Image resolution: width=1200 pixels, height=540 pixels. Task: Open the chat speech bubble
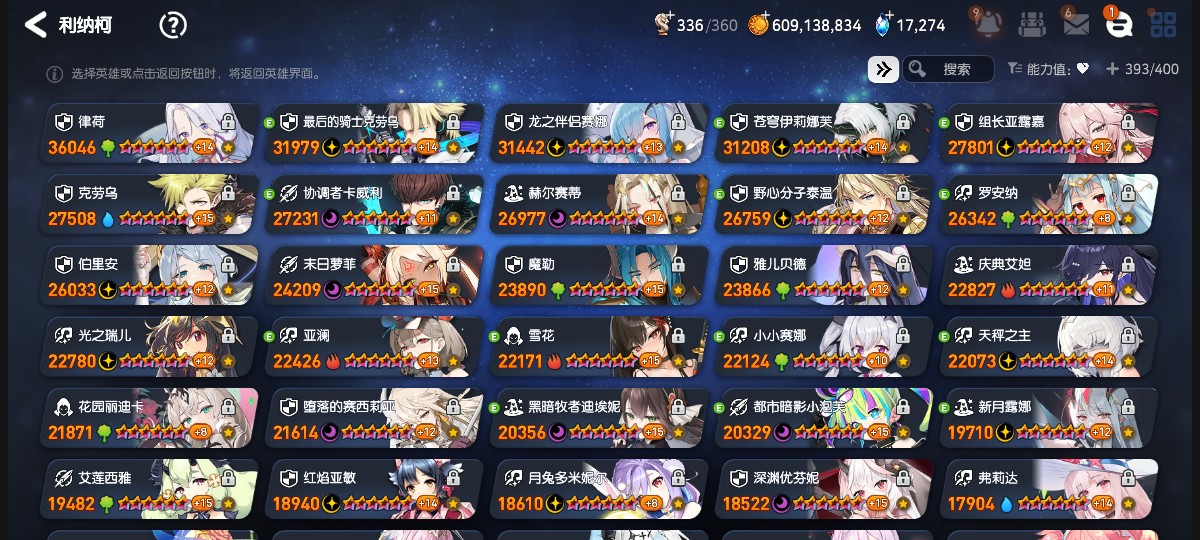point(1119,25)
